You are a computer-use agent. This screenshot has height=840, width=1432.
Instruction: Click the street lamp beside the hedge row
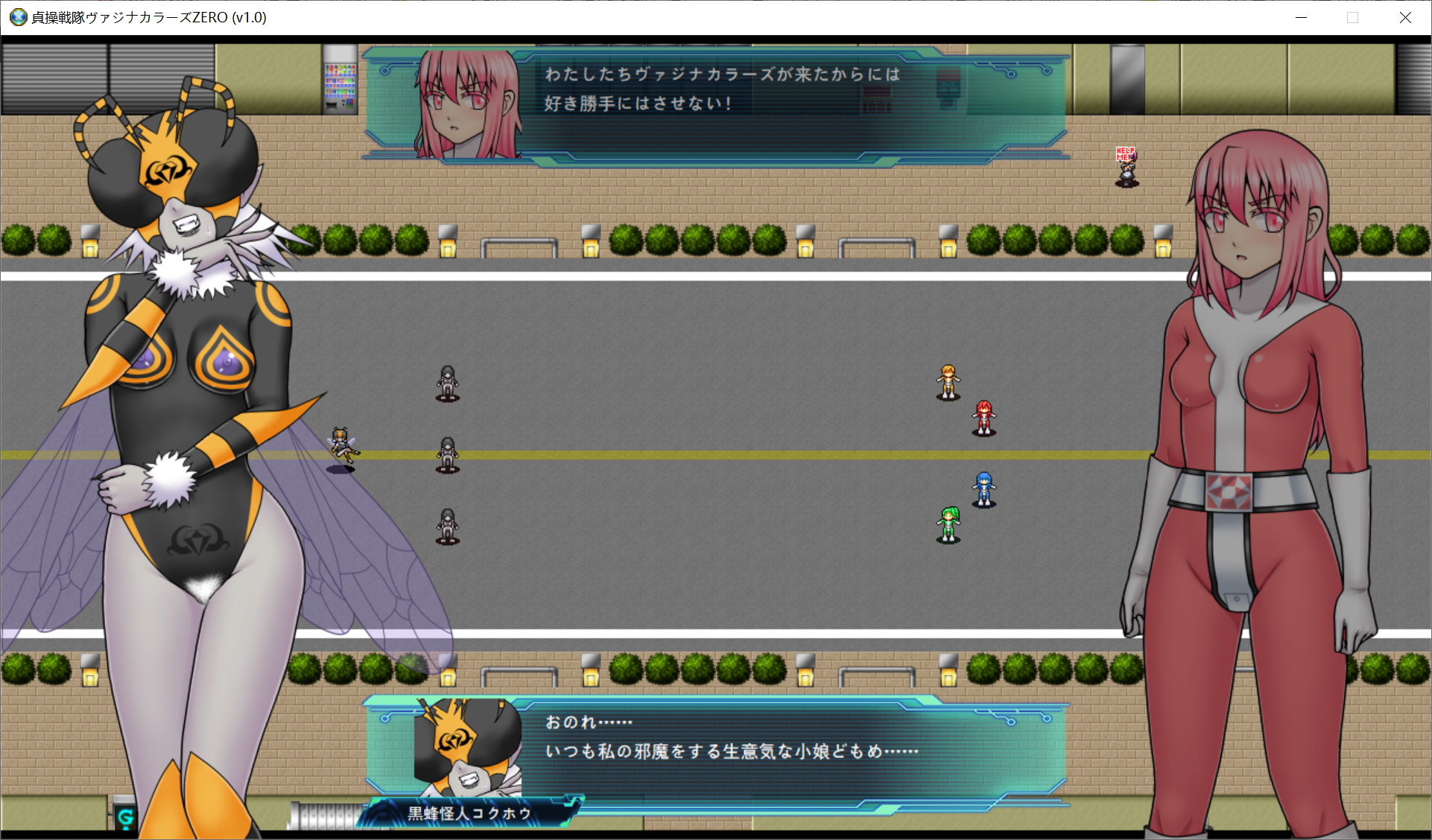point(447,242)
